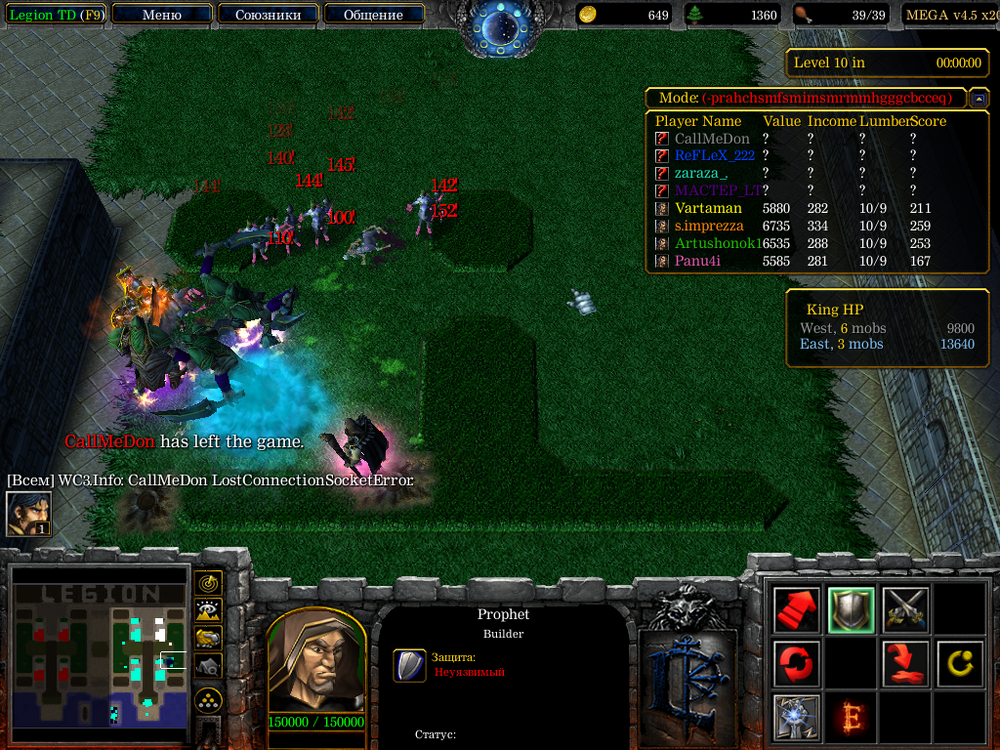
Task: Open the Общение chat log
Action: click(x=373, y=15)
